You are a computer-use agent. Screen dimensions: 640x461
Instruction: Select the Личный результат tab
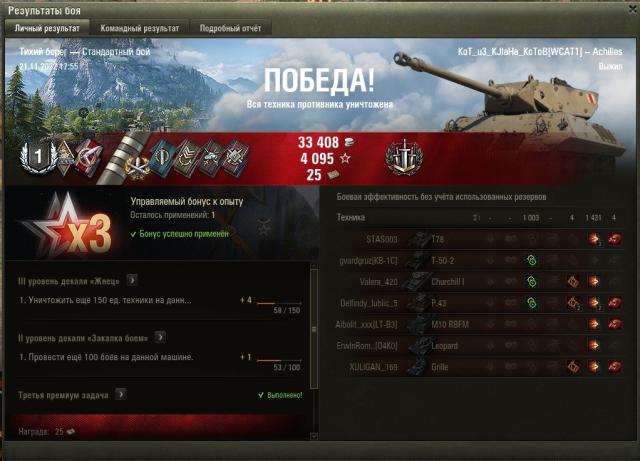click(x=46, y=28)
